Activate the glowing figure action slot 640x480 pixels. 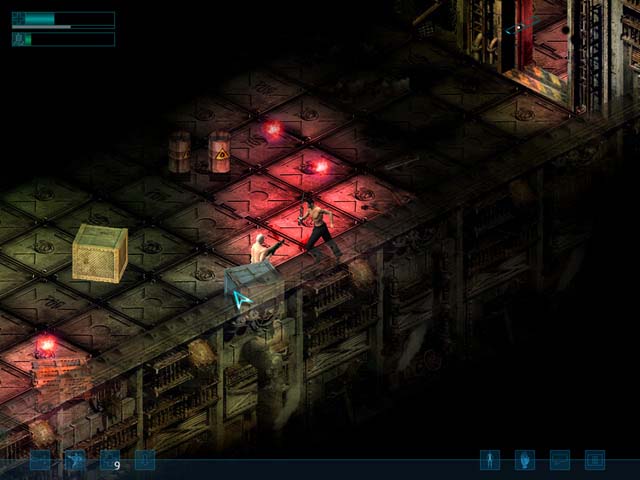coord(75,460)
